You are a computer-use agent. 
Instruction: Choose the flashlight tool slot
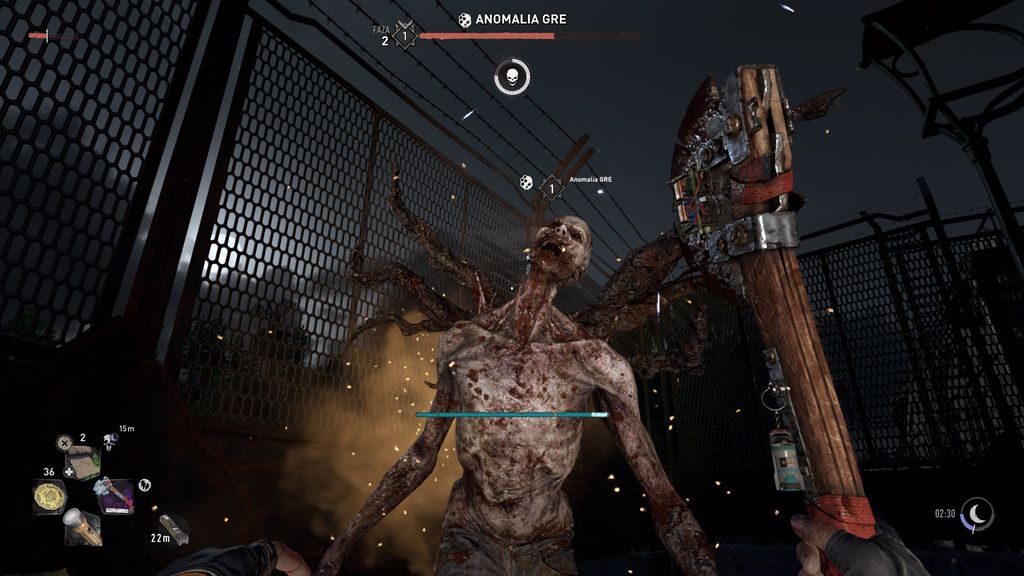tap(82, 527)
